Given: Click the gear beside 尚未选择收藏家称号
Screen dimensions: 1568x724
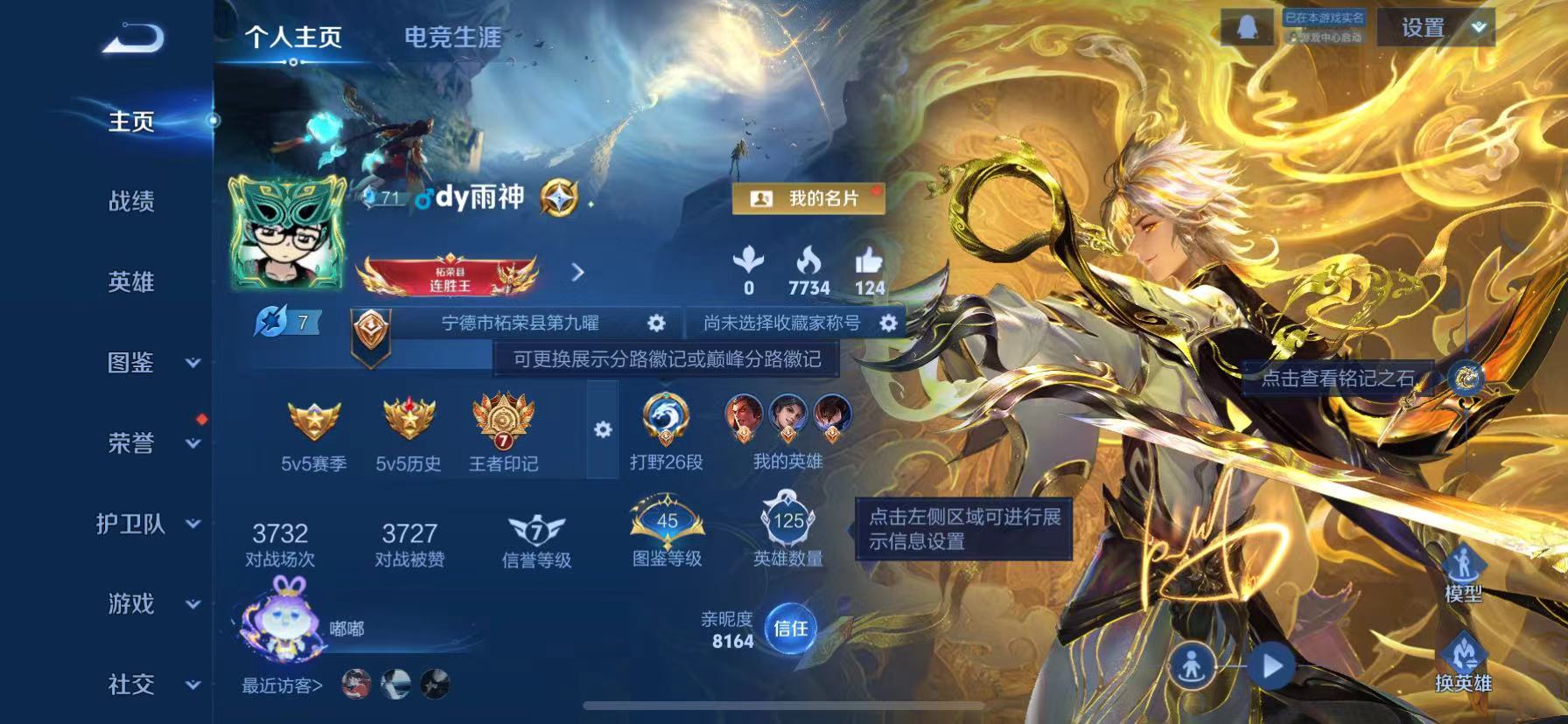Looking at the screenshot, I should [888, 322].
